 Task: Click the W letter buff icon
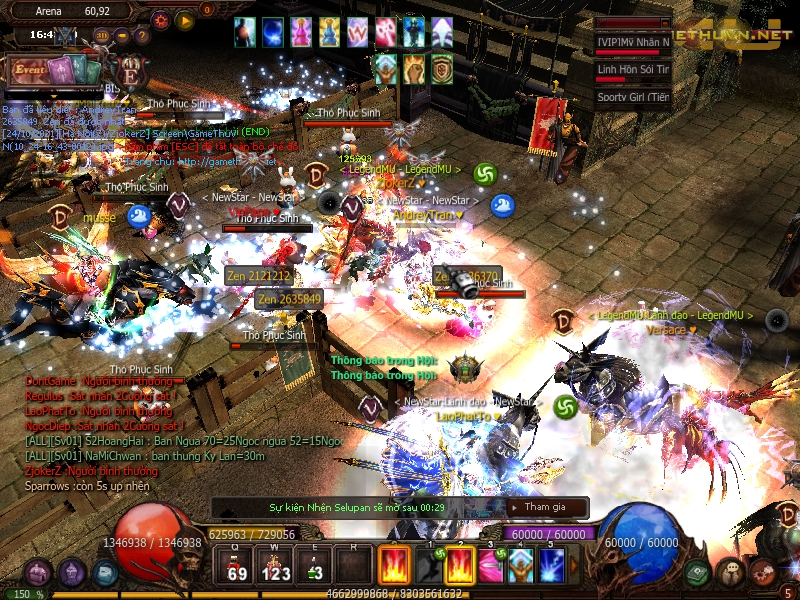pyautogui.click(x=356, y=32)
